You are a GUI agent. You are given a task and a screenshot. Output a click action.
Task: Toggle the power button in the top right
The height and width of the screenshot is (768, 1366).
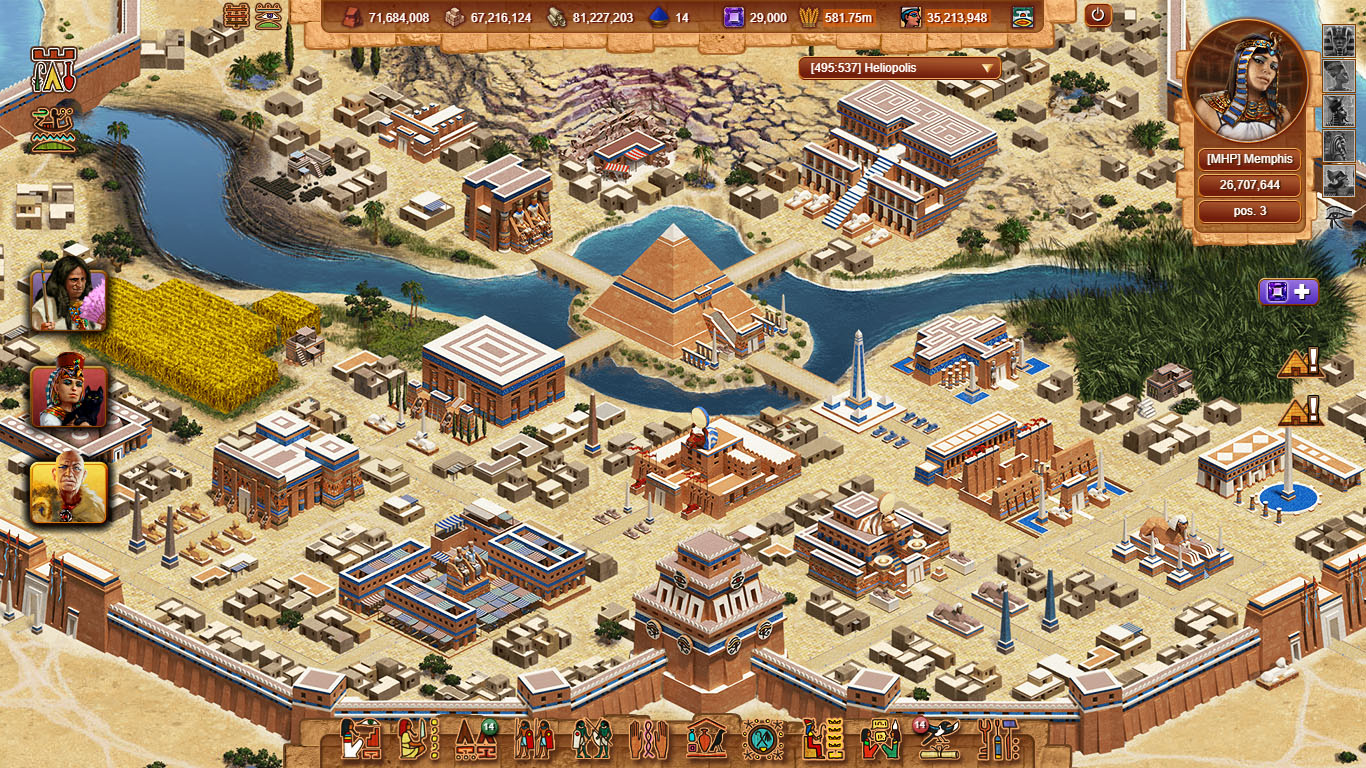click(x=1096, y=16)
